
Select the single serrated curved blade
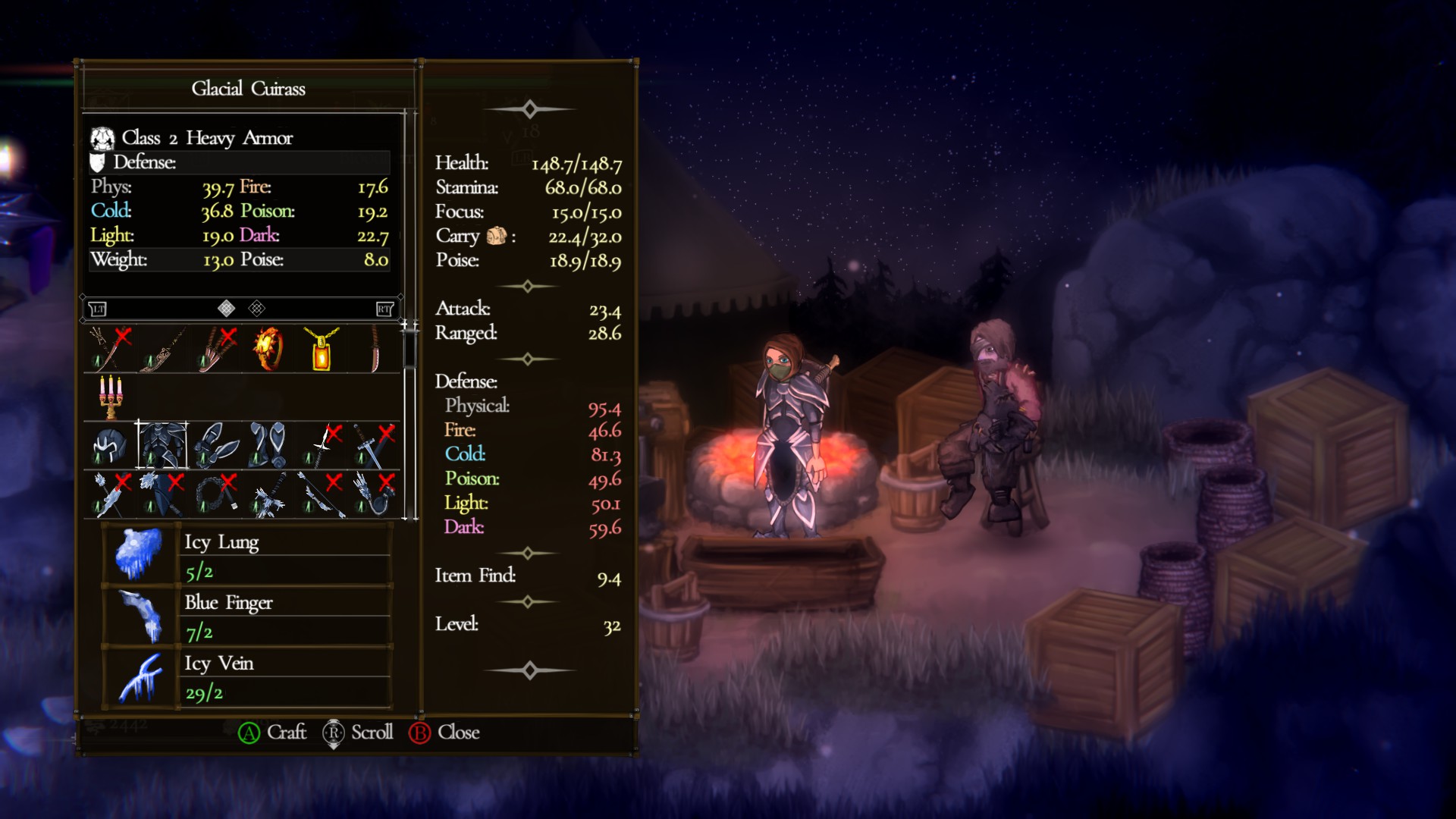375,350
